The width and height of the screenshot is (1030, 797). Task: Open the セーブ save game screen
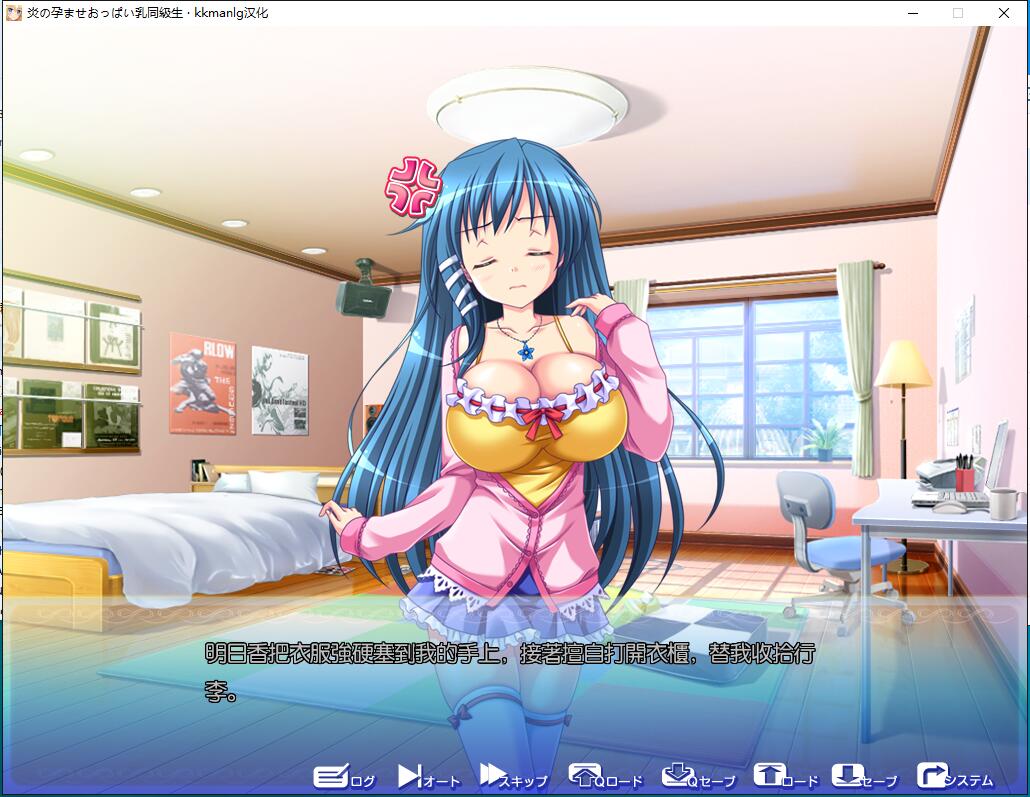tap(864, 777)
